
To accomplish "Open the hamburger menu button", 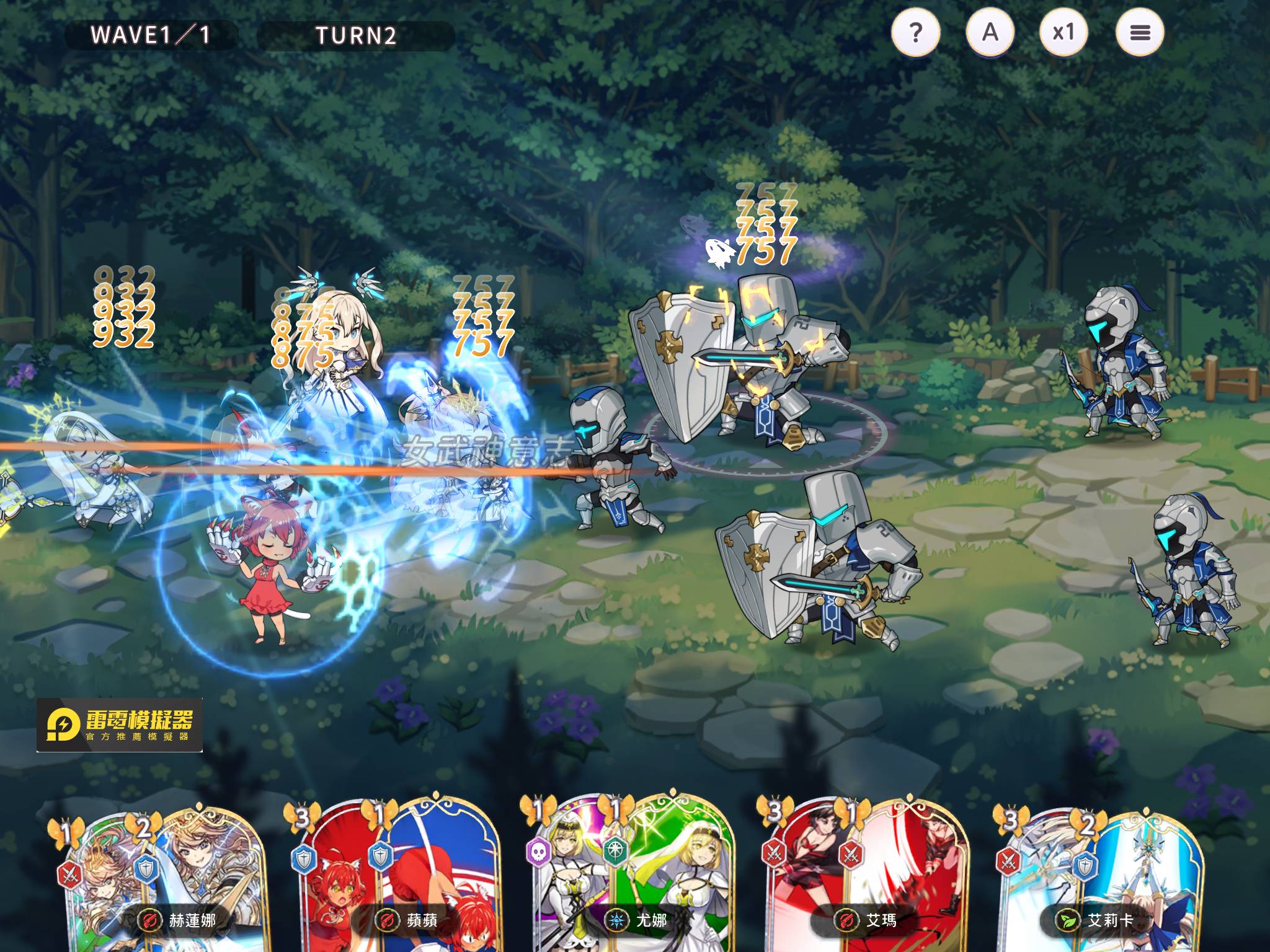I will (1139, 32).
